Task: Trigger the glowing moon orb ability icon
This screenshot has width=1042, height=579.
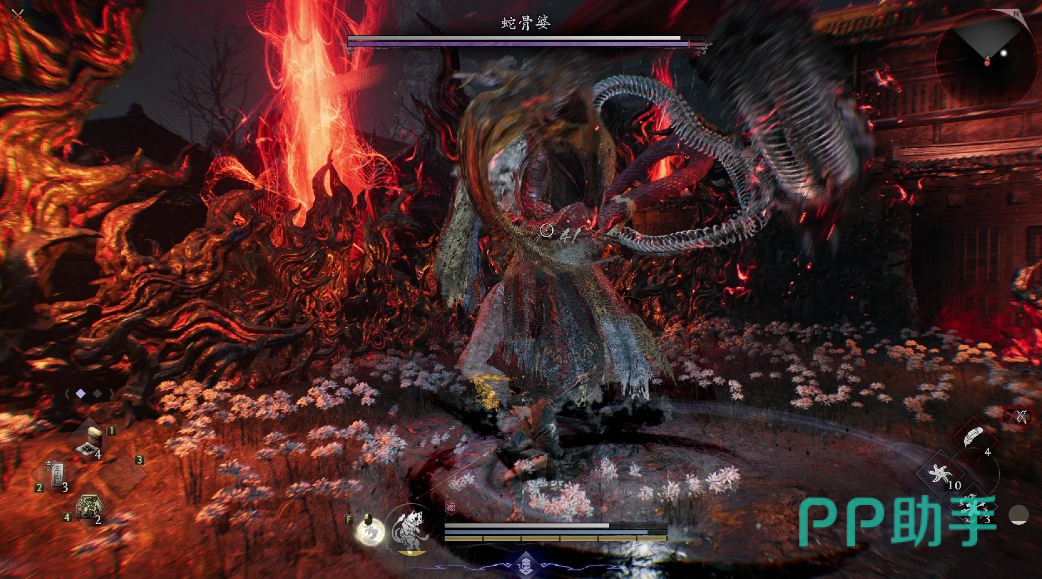Action: click(x=370, y=532)
